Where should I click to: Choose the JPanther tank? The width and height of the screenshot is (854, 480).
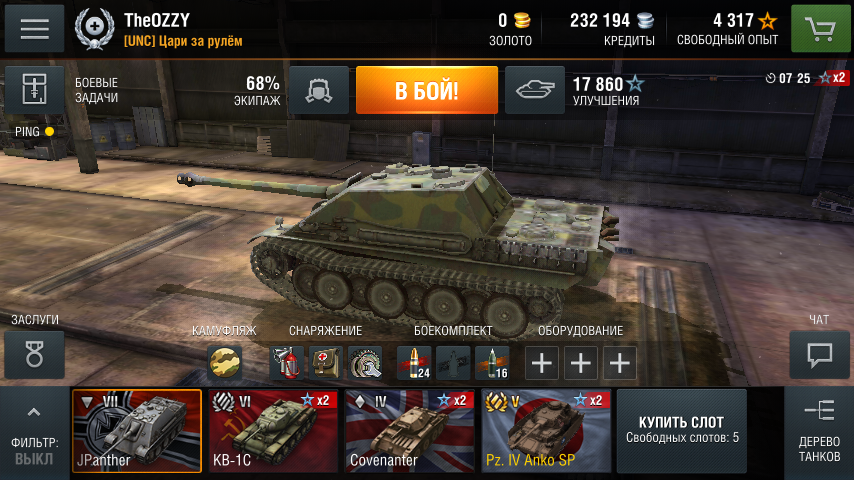[x=137, y=431]
